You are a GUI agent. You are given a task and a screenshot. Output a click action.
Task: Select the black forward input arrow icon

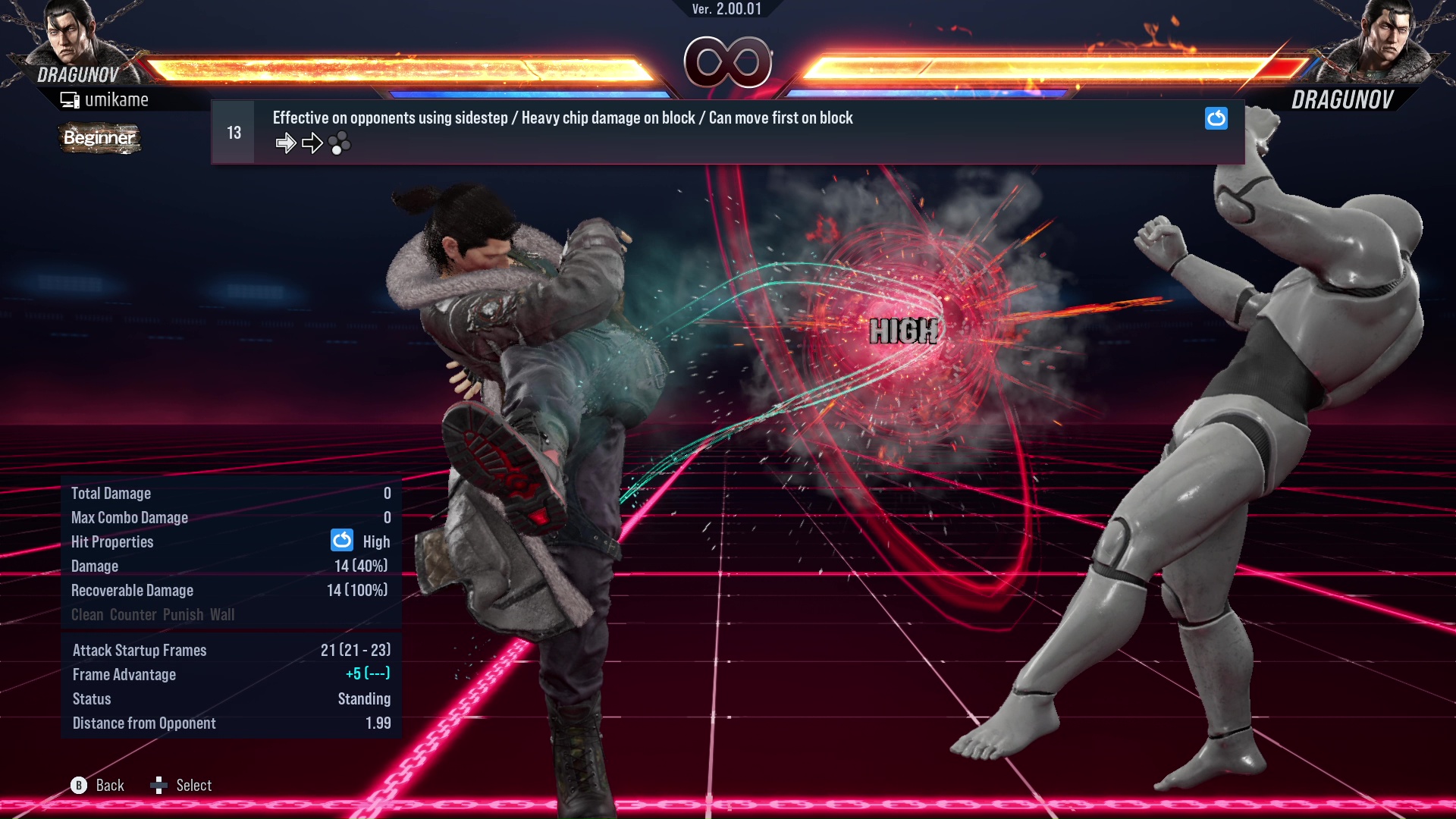(x=311, y=142)
